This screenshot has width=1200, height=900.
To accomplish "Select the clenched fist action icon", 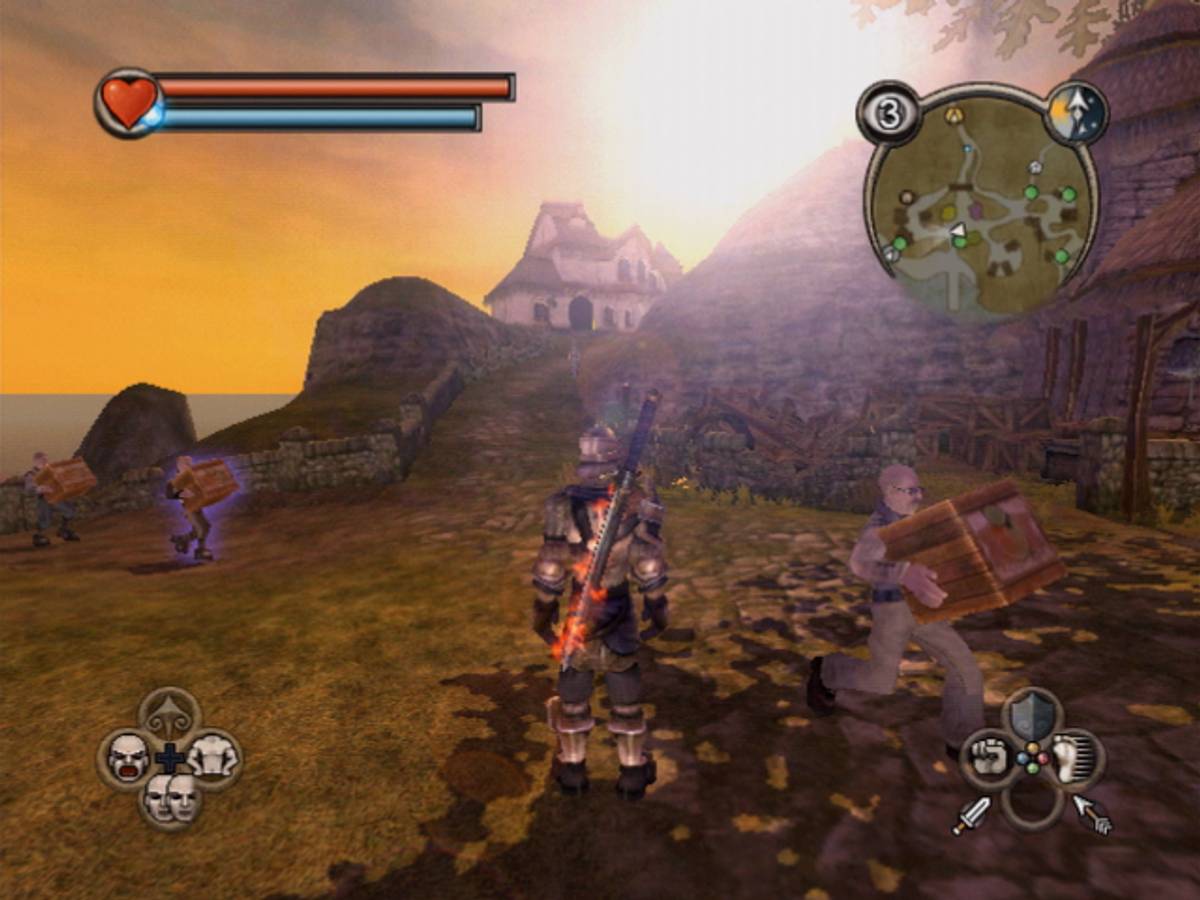I will click(990, 757).
